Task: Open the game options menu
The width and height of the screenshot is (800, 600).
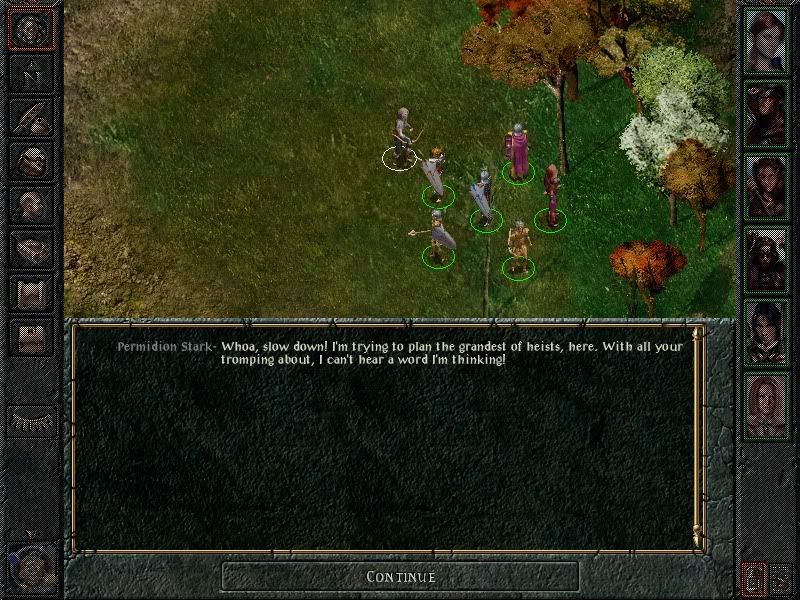Action: tap(31, 337)
